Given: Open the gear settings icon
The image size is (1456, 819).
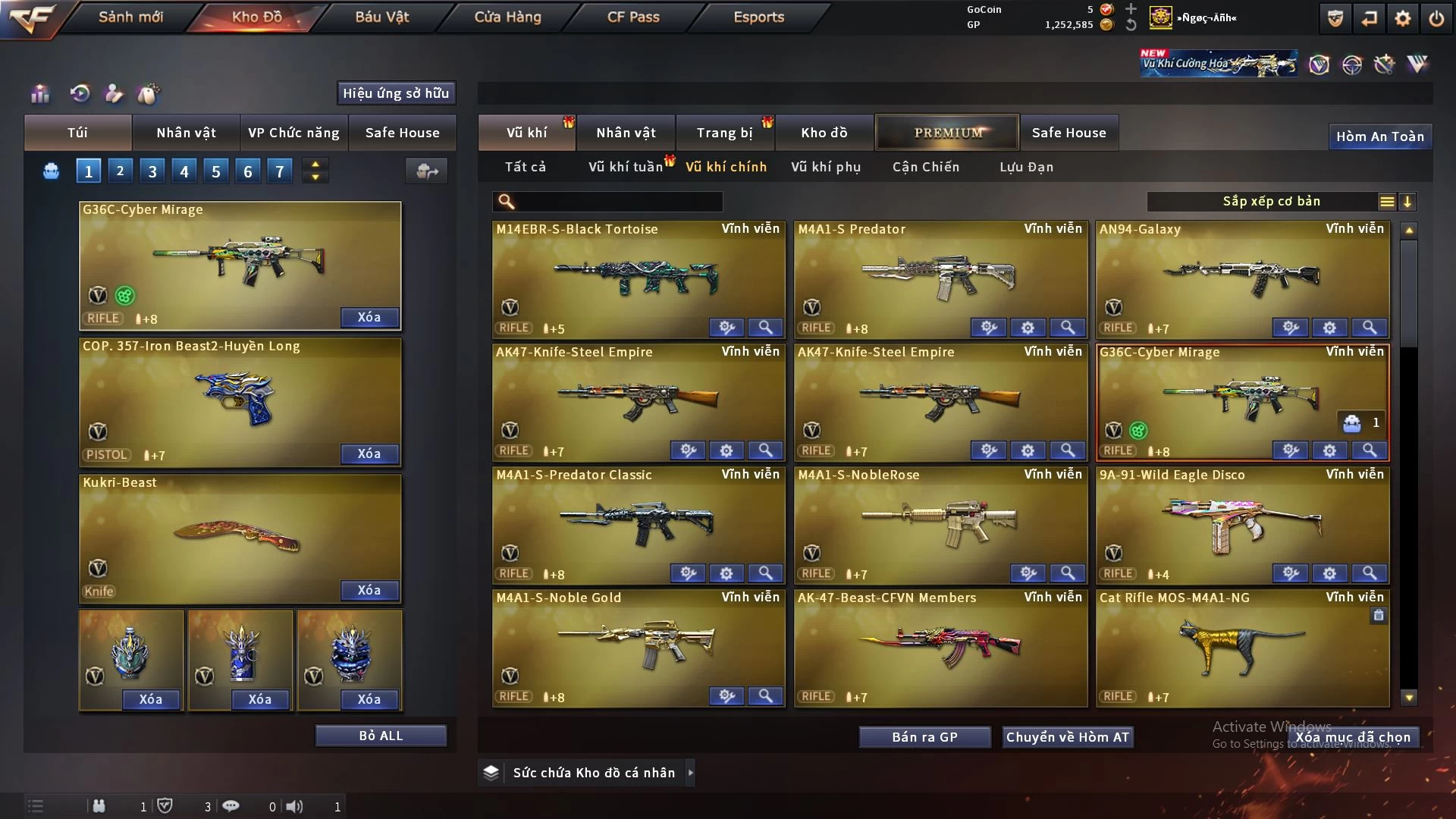Looking at the screenshot, I should 1402,18.
